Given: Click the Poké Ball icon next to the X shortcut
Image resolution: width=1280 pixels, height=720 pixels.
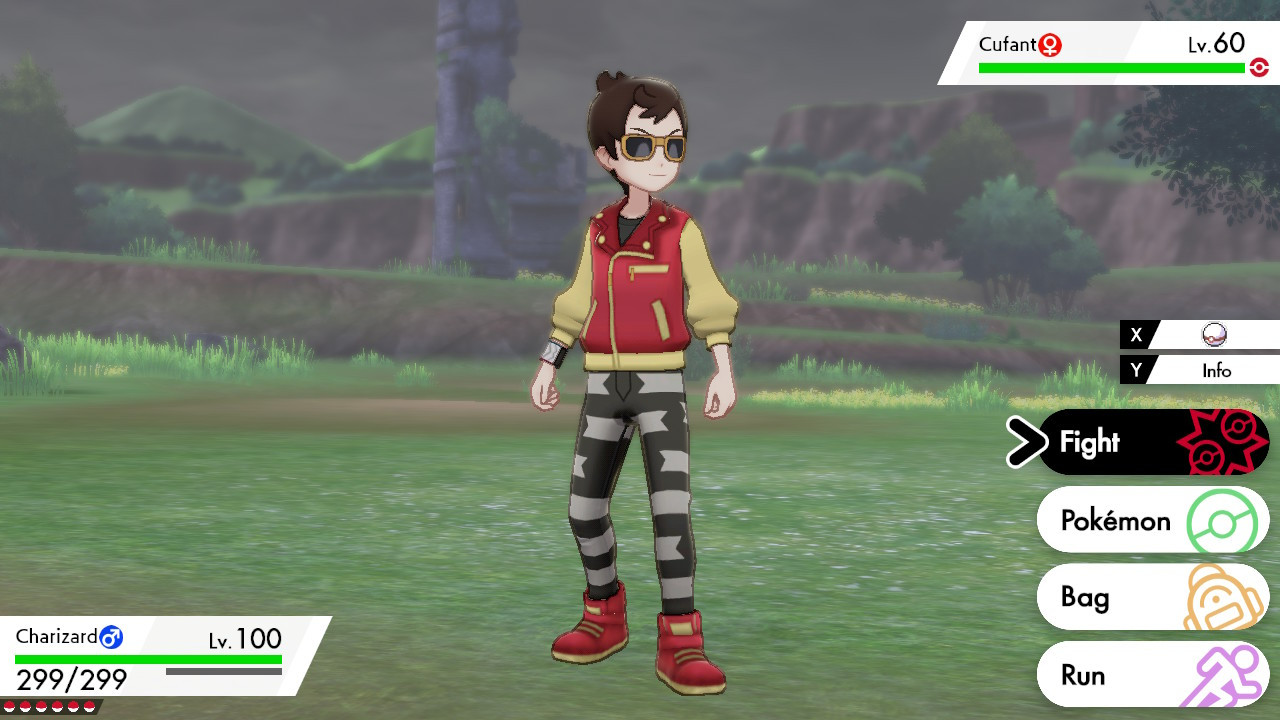Looking at the screenshot, I should click(x=1213, y=336).
